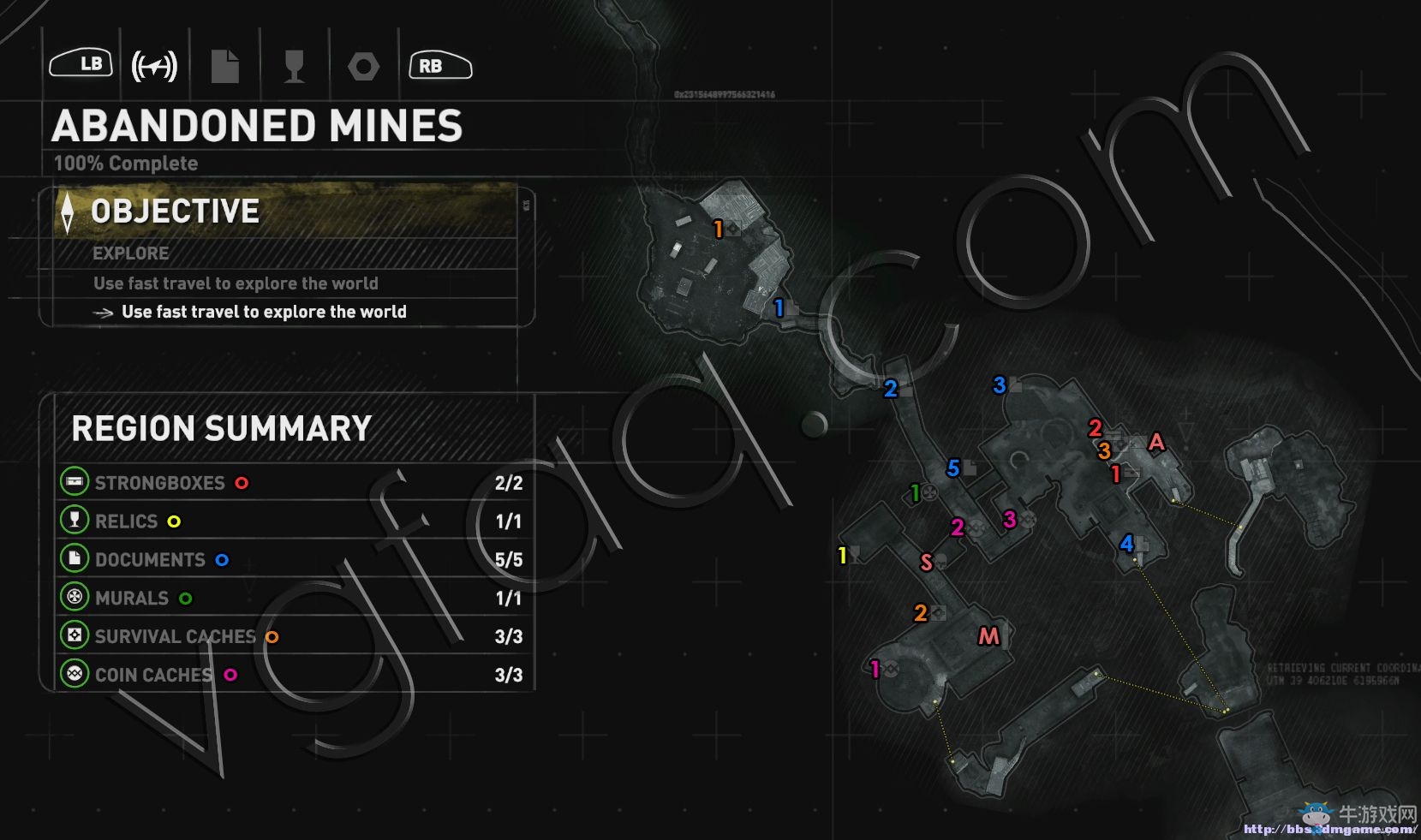Choose the yellow relic marker numbered 1

click(843, 556)
